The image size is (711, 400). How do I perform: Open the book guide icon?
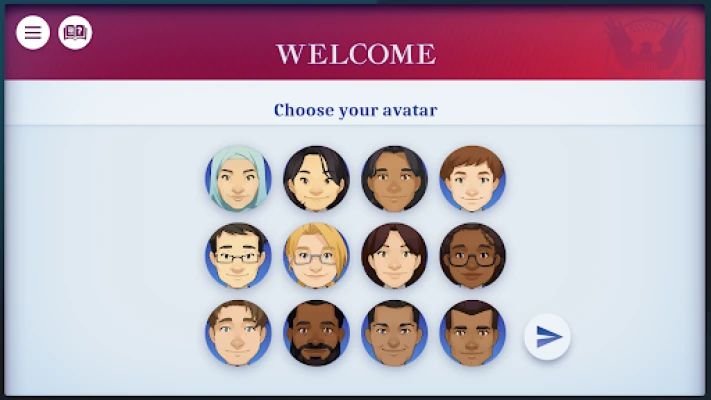pyautogui.click(x=75, y=33)
